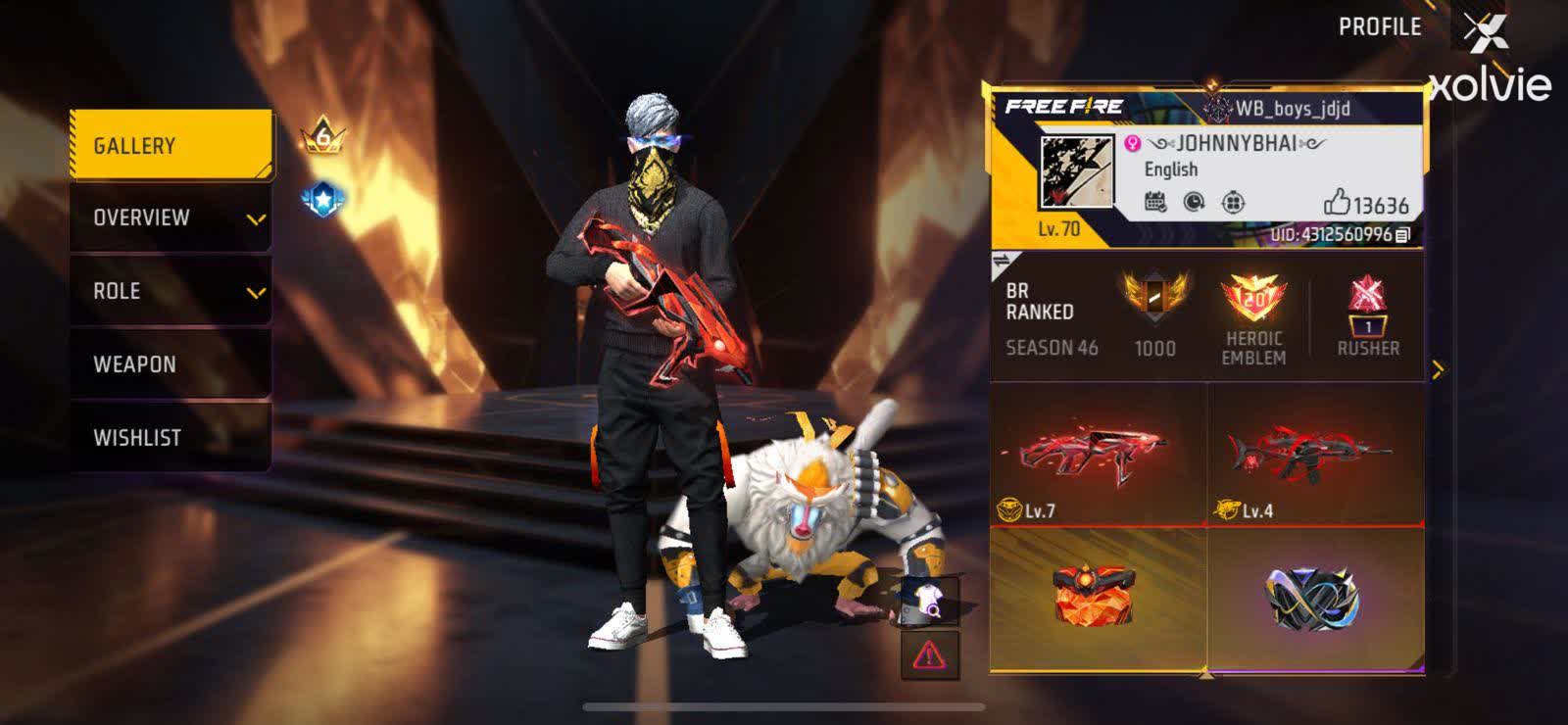Click the guild crosshair icon next to clock
1568x725 pixels.
pyautogui.click(x=1233, y=202)
